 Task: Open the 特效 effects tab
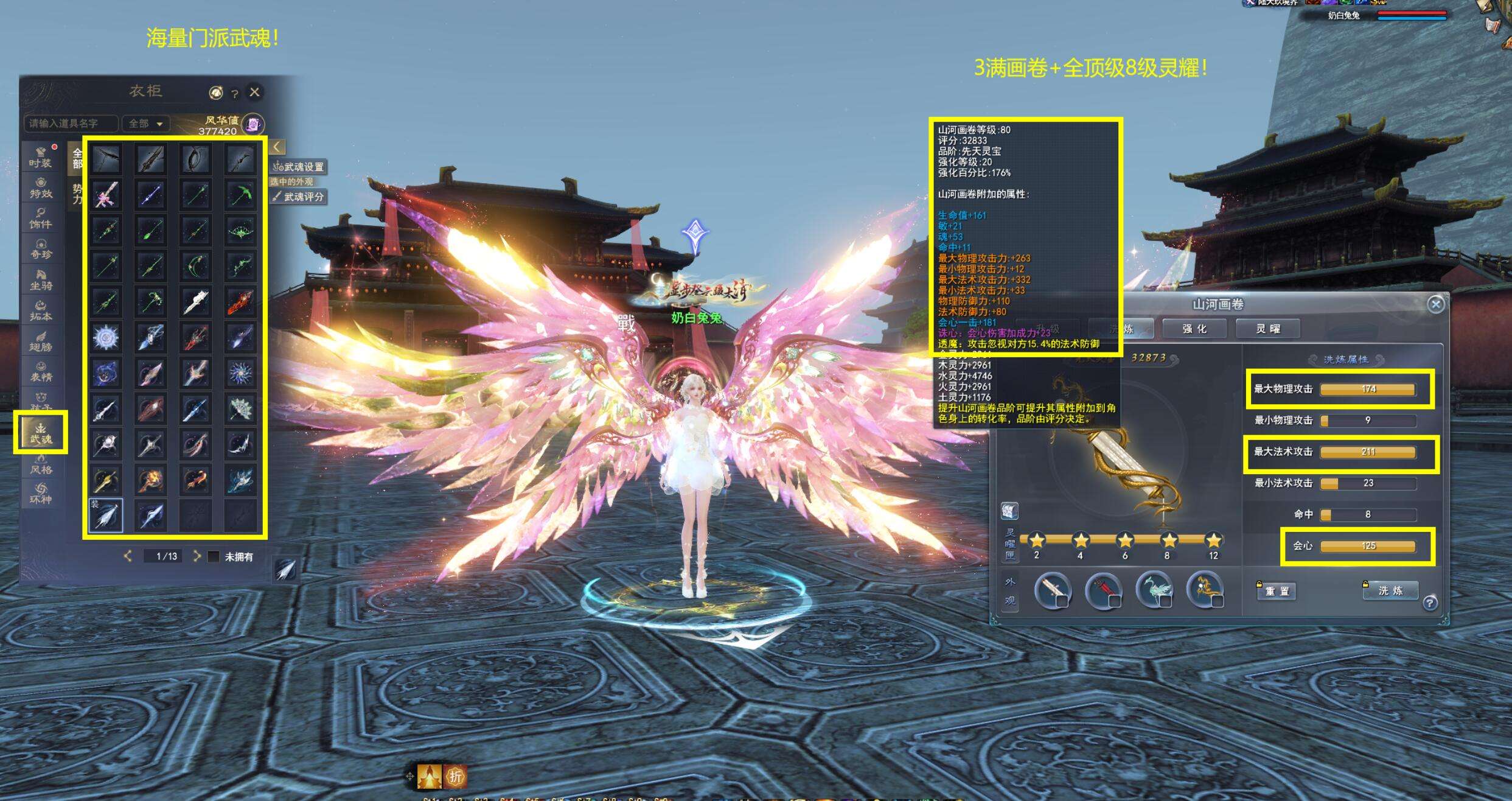point(41,188)
